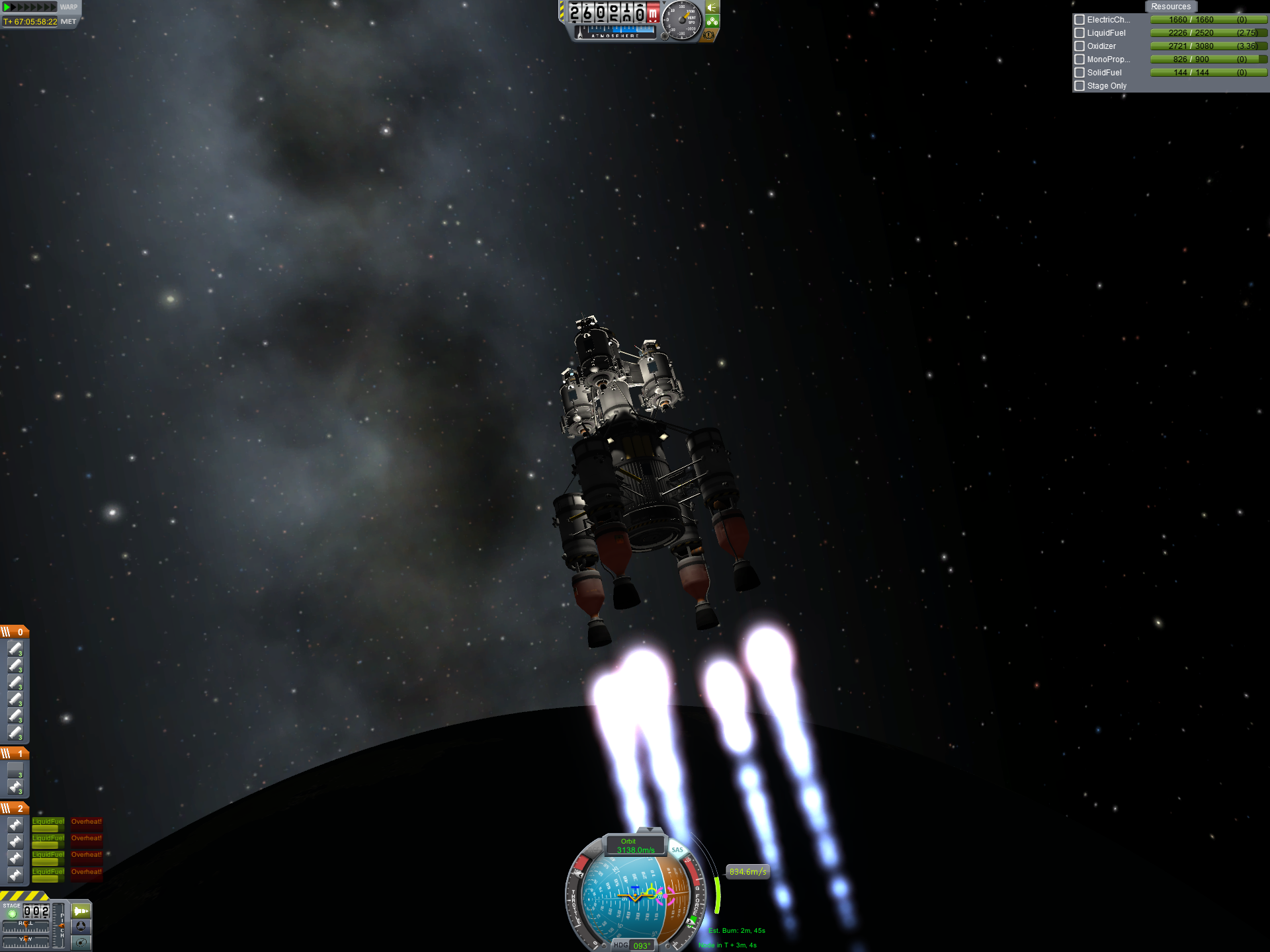Enable the SolidFuel resource checkbox
Screen dimensions: 1270x952
(x=1079, y=73)
